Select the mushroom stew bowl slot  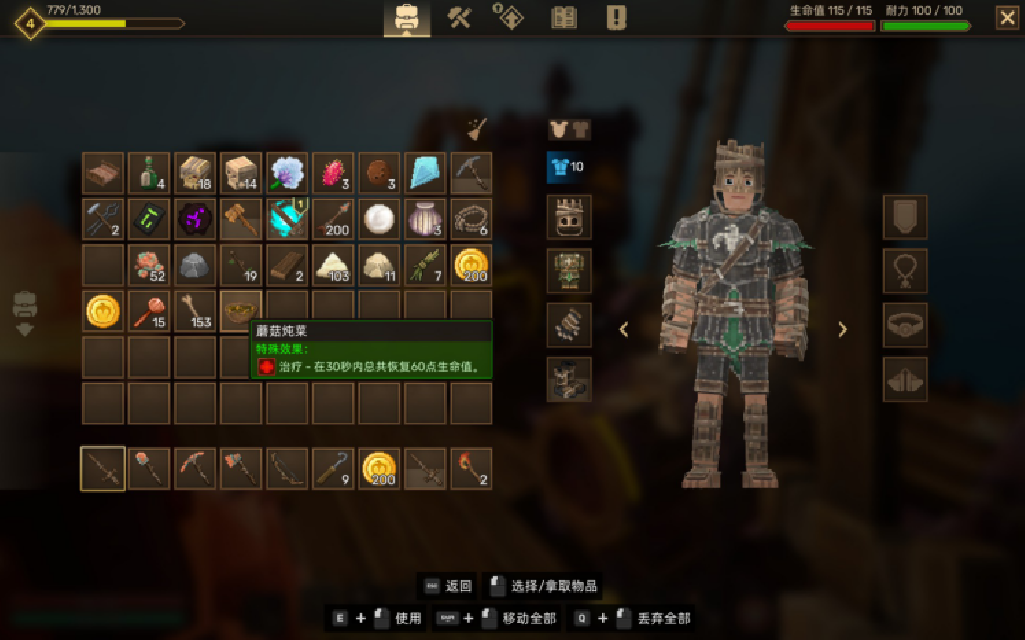click(x=241, y=311)
